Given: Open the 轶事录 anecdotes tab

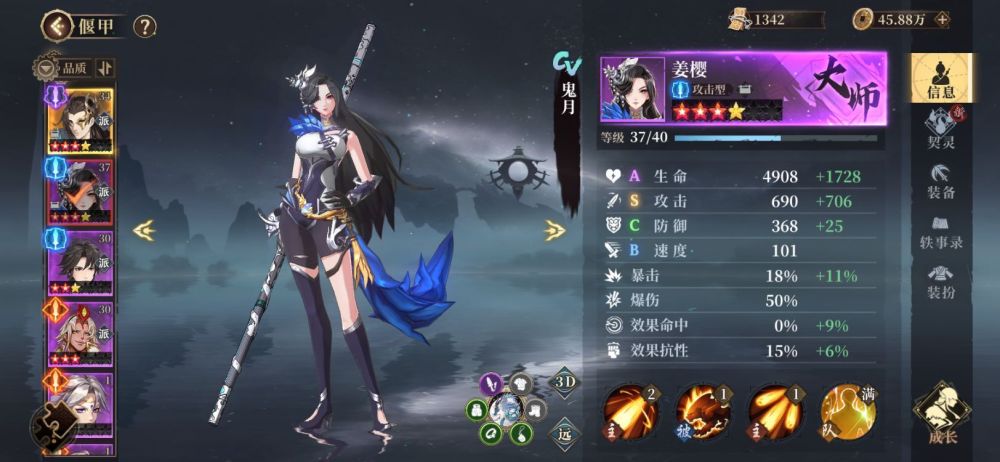Looking at the screenshot, I should 940,230.
